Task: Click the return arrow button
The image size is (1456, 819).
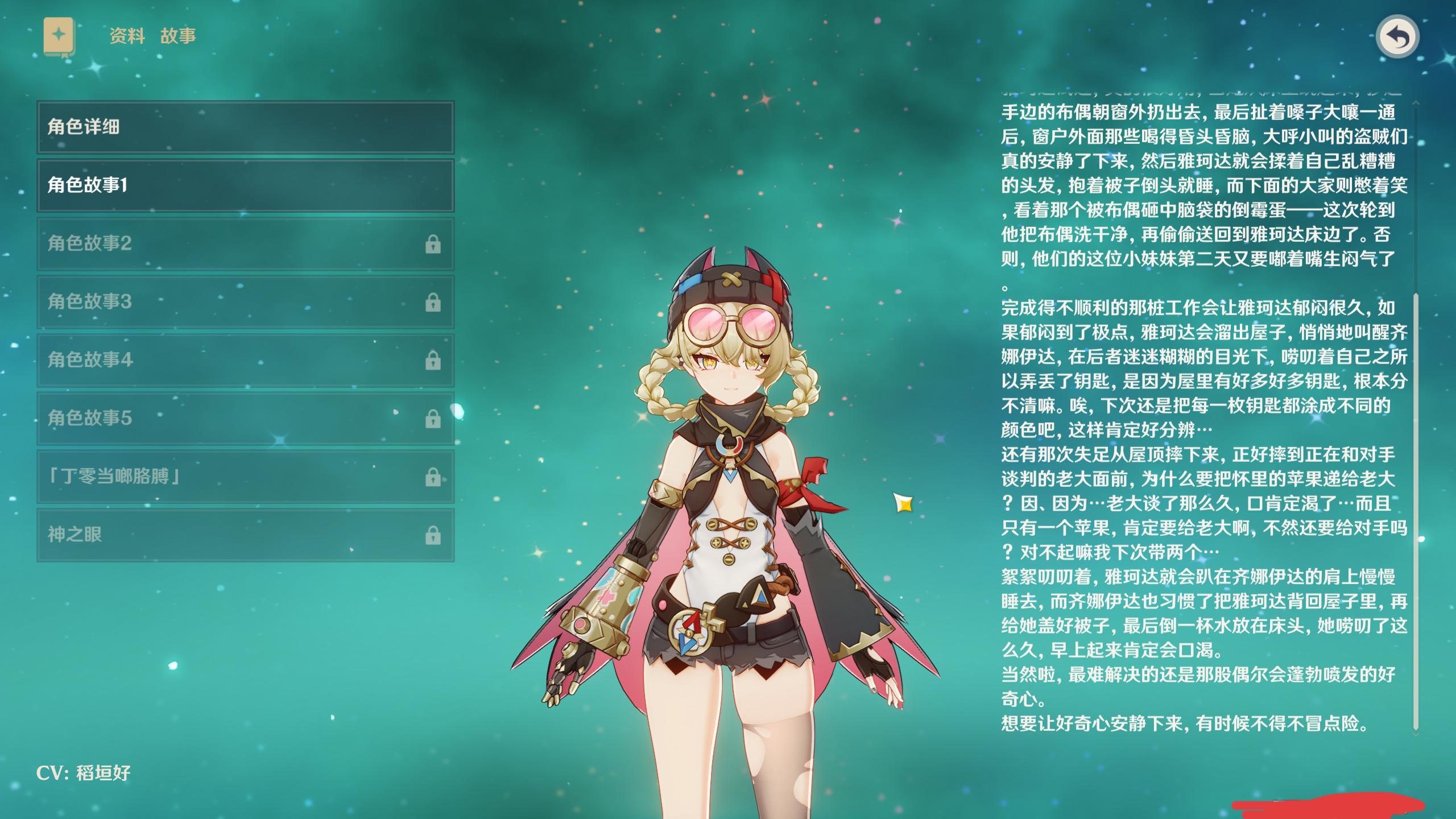Action: click(1397, 38)
